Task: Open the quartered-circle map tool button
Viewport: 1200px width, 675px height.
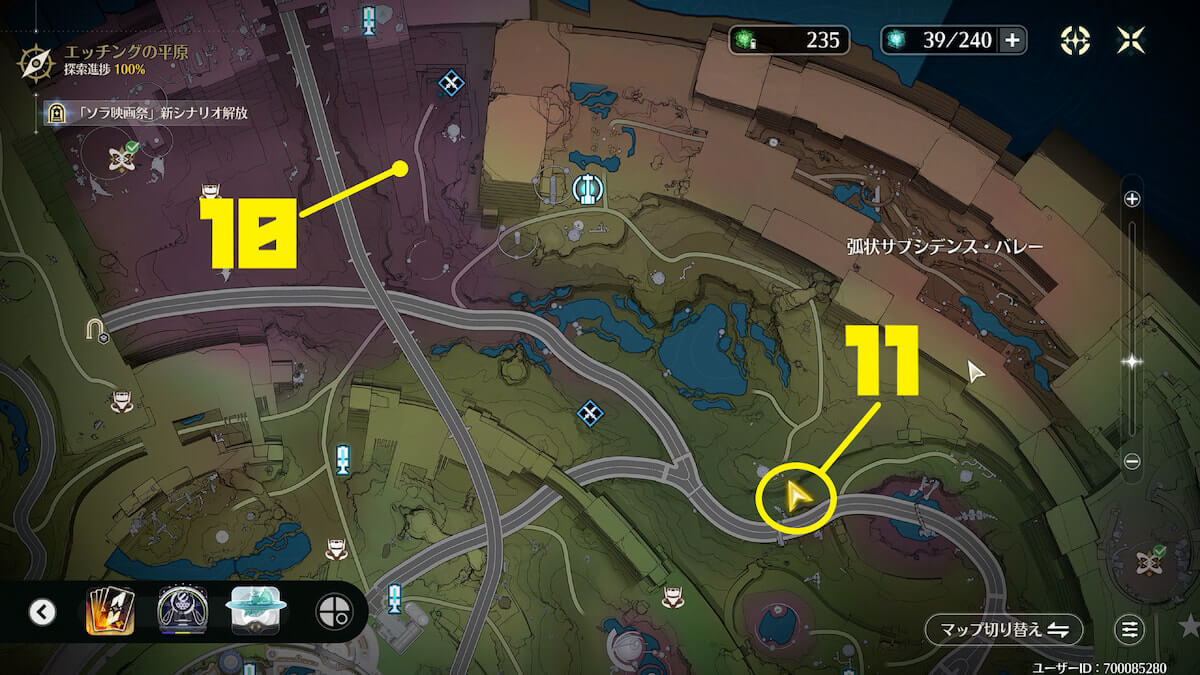Action: [x=332, y=612]
